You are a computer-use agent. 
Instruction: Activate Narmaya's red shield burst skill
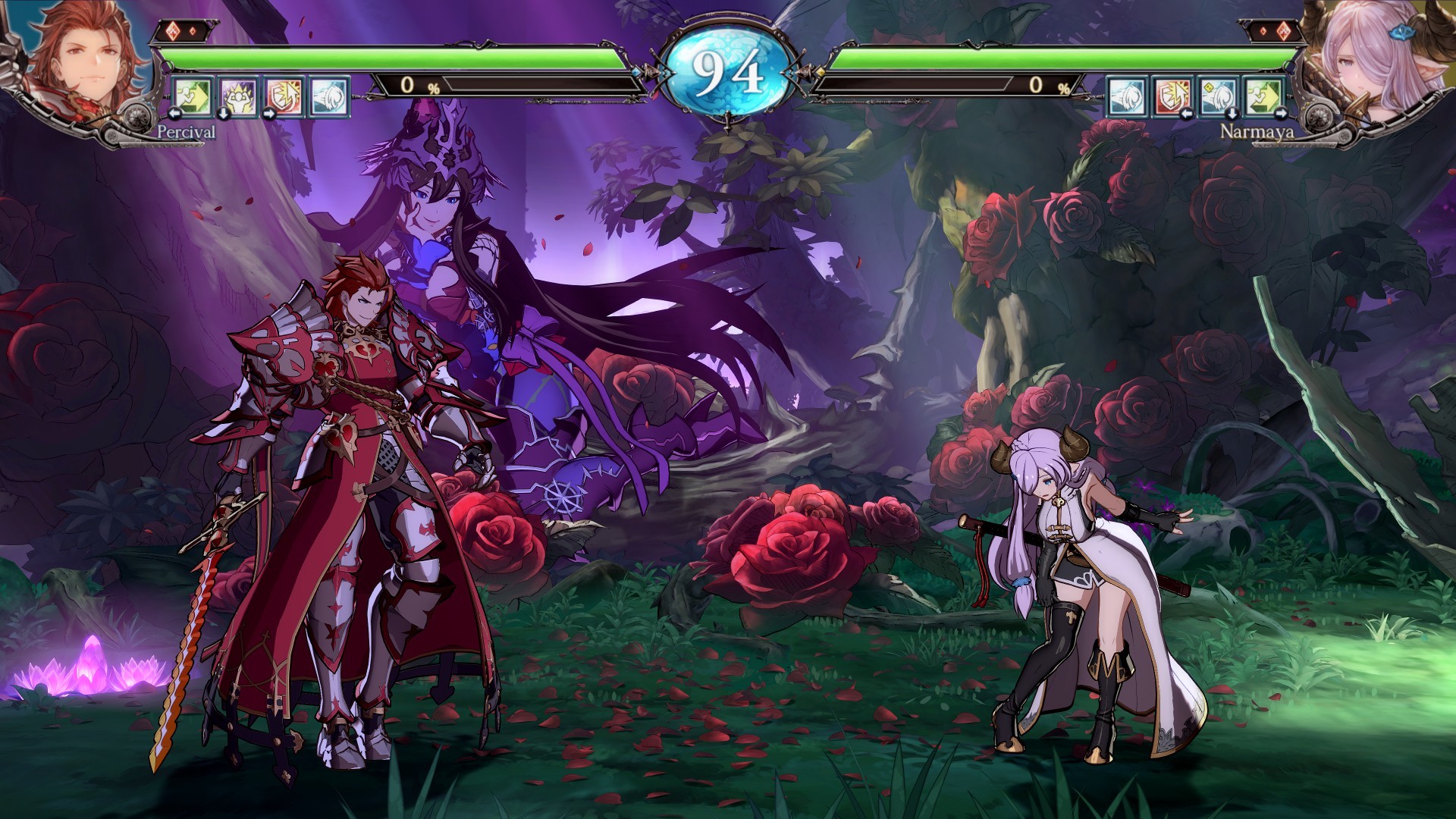1172,95
